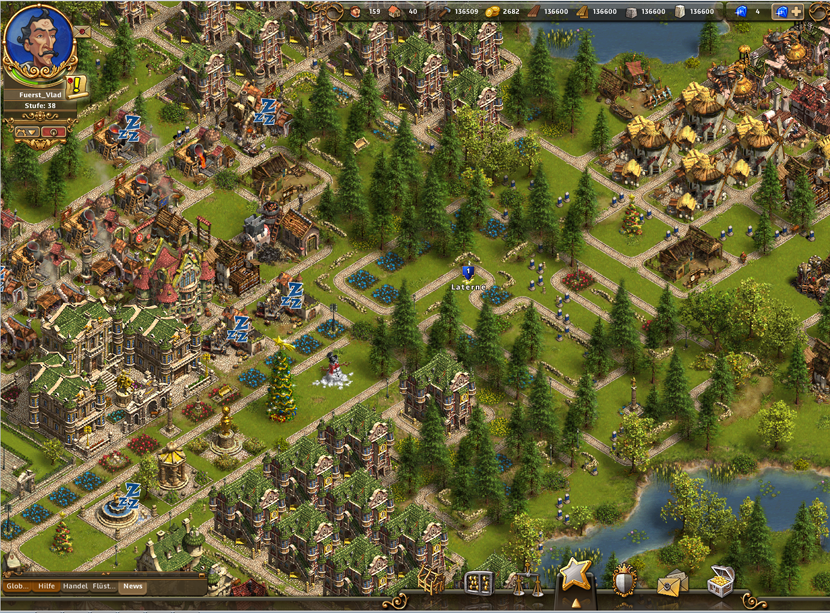Click the gold coins resource icon
This screenshot has width=830, height=613.
click(491, 12)
